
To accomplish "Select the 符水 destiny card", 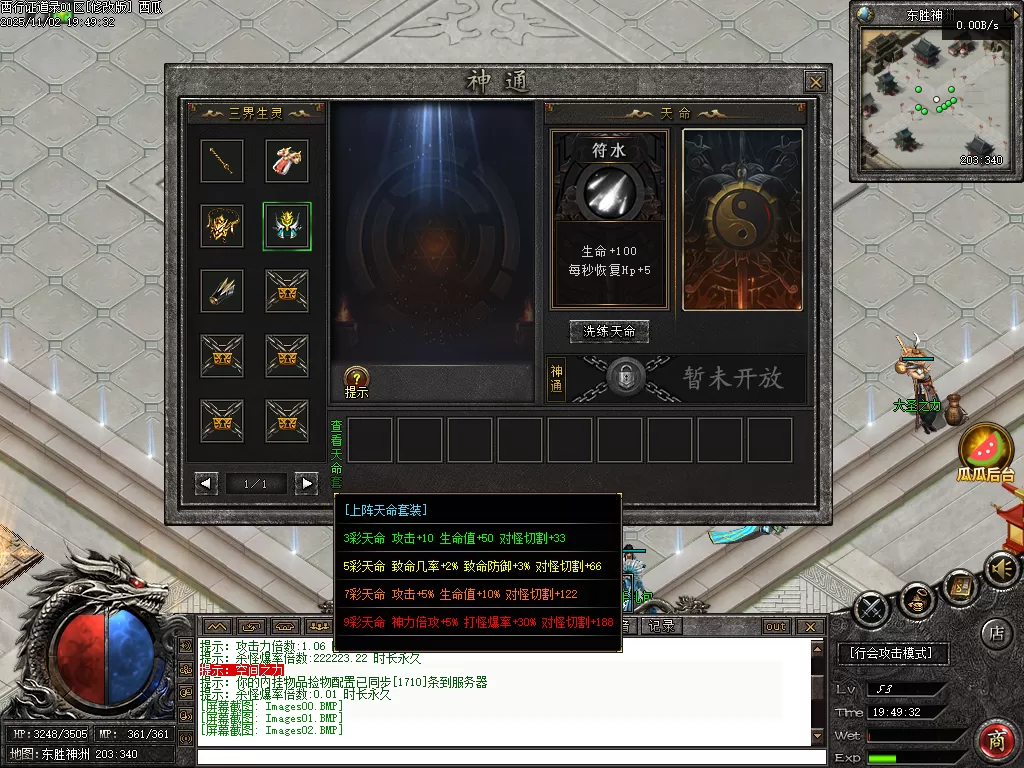I will pyautogui.click(x=609, y=219).
